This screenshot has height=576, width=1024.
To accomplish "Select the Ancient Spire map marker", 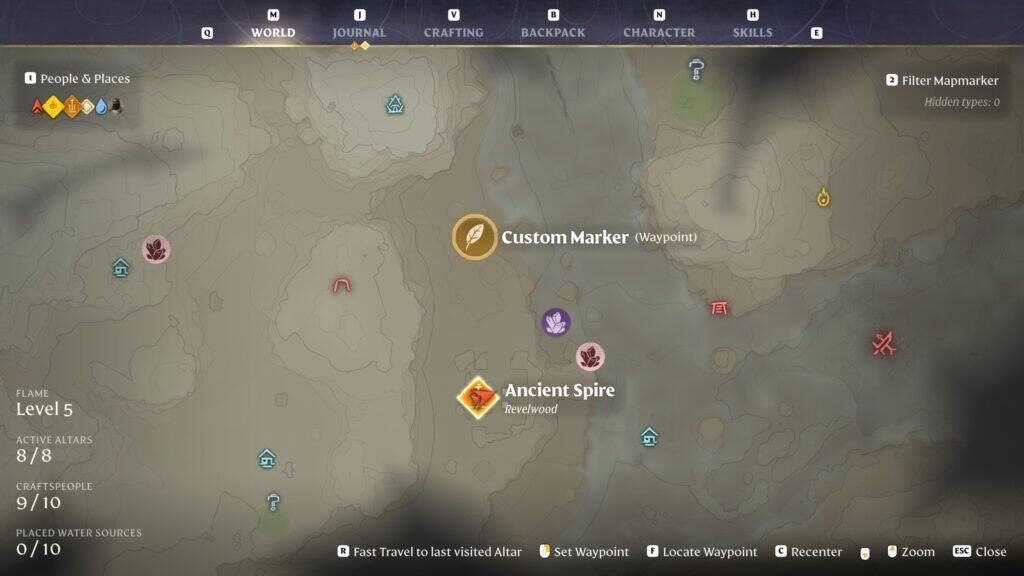I will click(x=478, y=398).
